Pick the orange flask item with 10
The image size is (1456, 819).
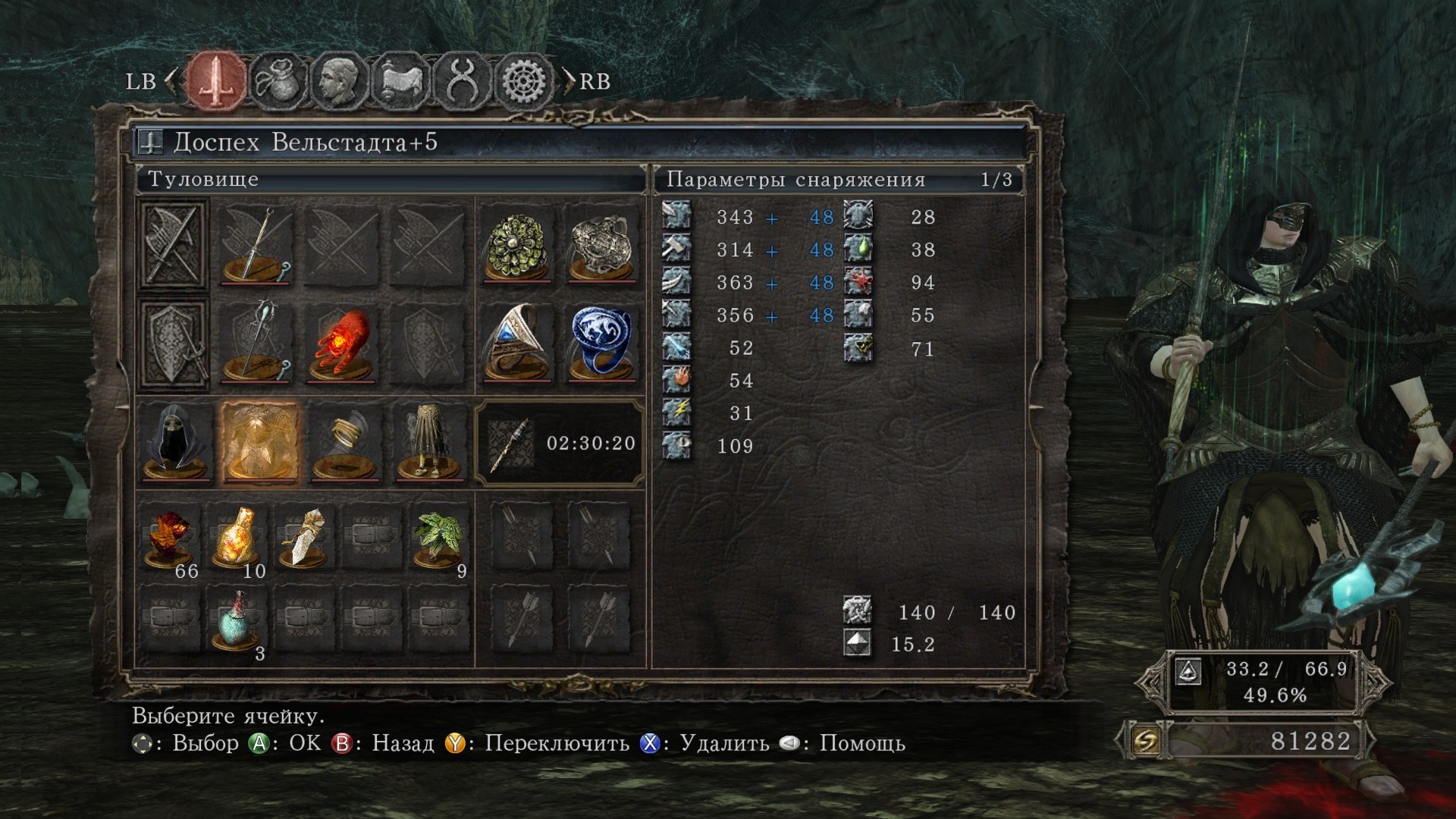point(237,538)
